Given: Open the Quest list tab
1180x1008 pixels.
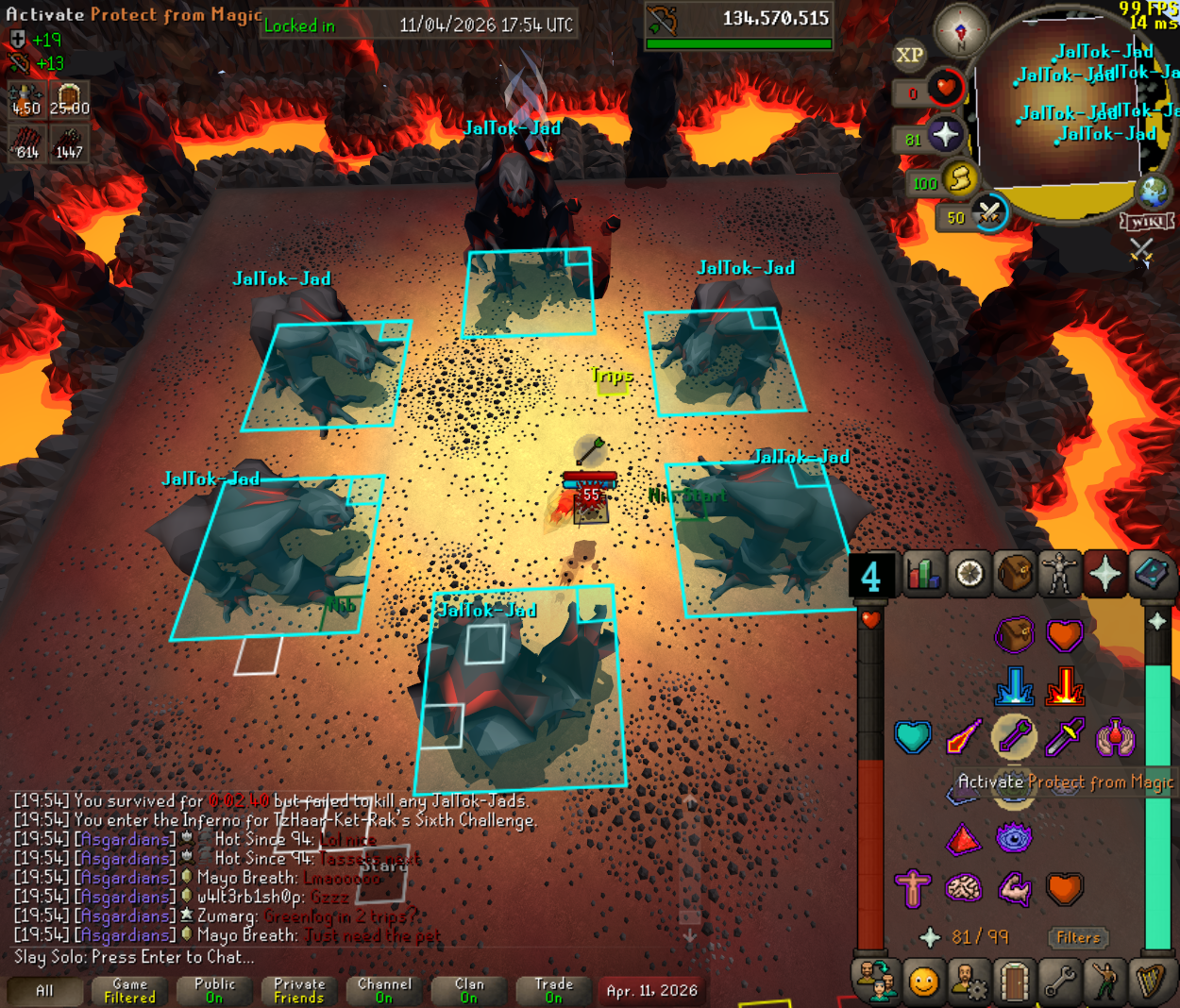Looking at the screenshot, I should click(969, 574).
